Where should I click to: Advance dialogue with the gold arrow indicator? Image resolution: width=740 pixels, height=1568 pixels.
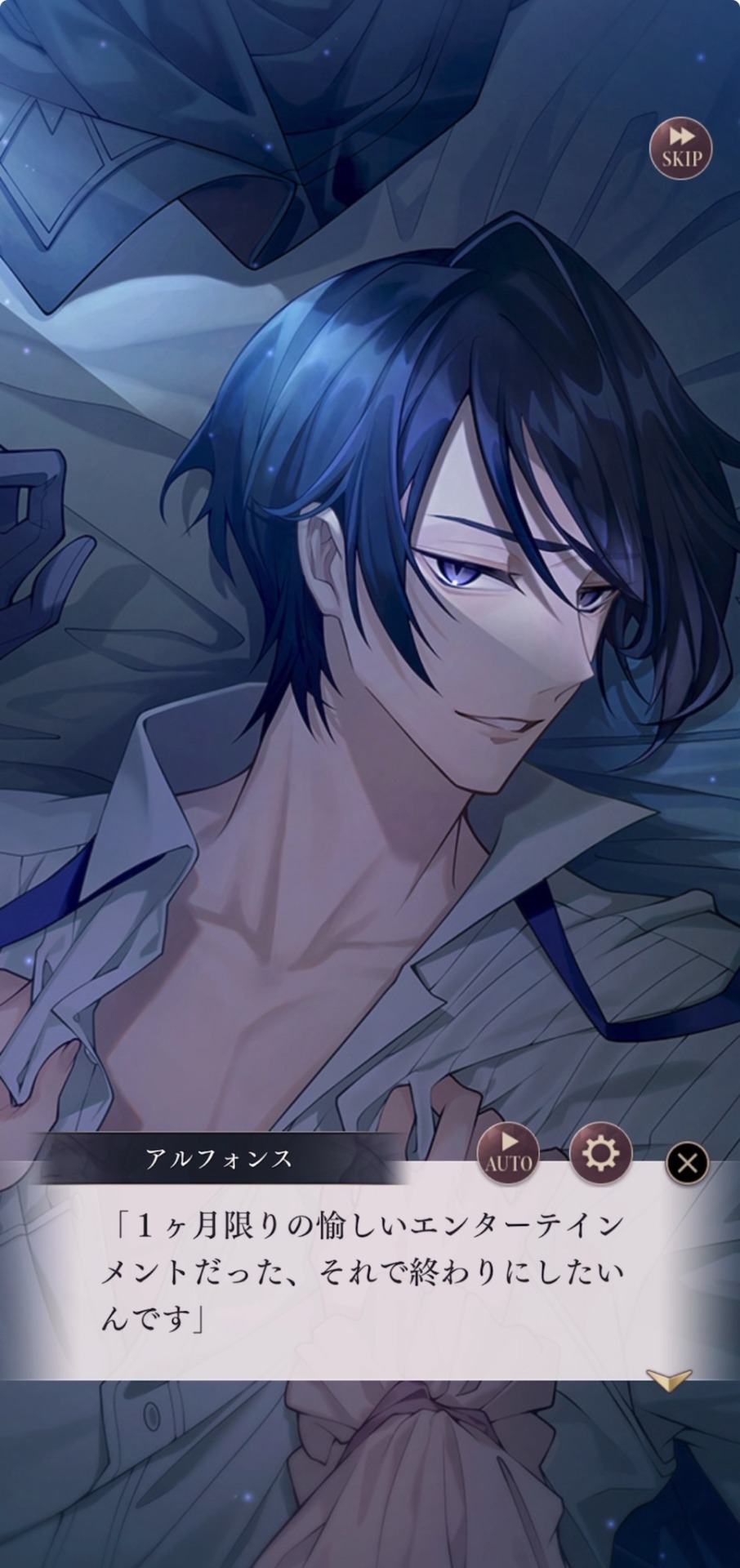[668, 1379]
